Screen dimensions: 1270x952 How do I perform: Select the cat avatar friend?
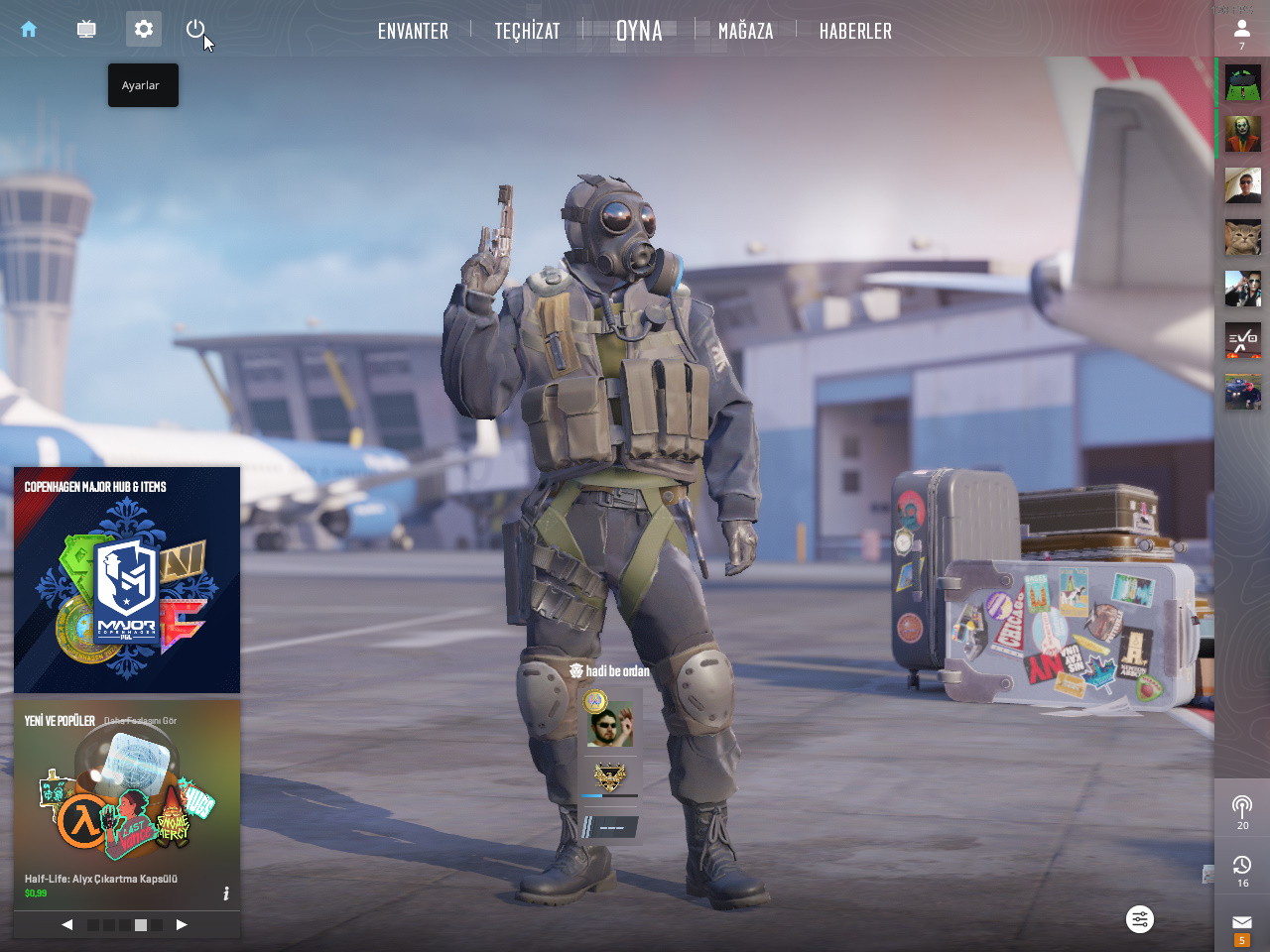point(1242,237)
